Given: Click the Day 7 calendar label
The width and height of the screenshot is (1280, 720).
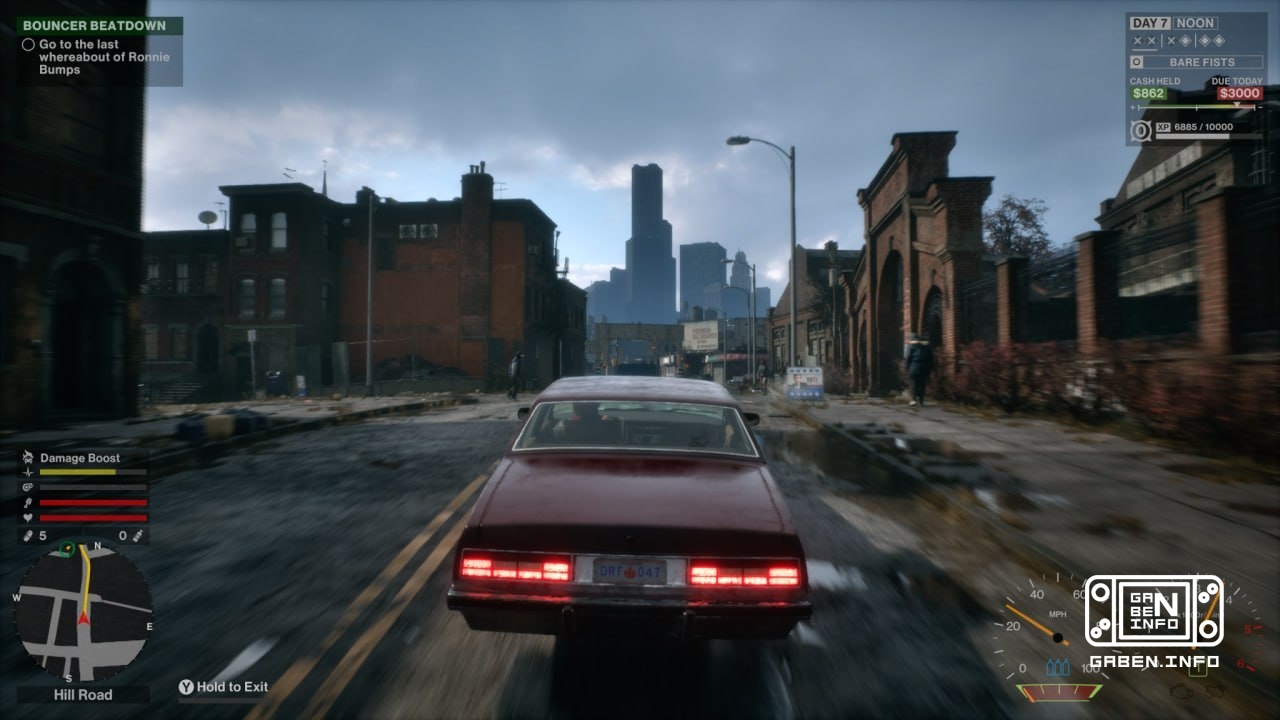Looking at the screenshot, I should point(1149,23).
